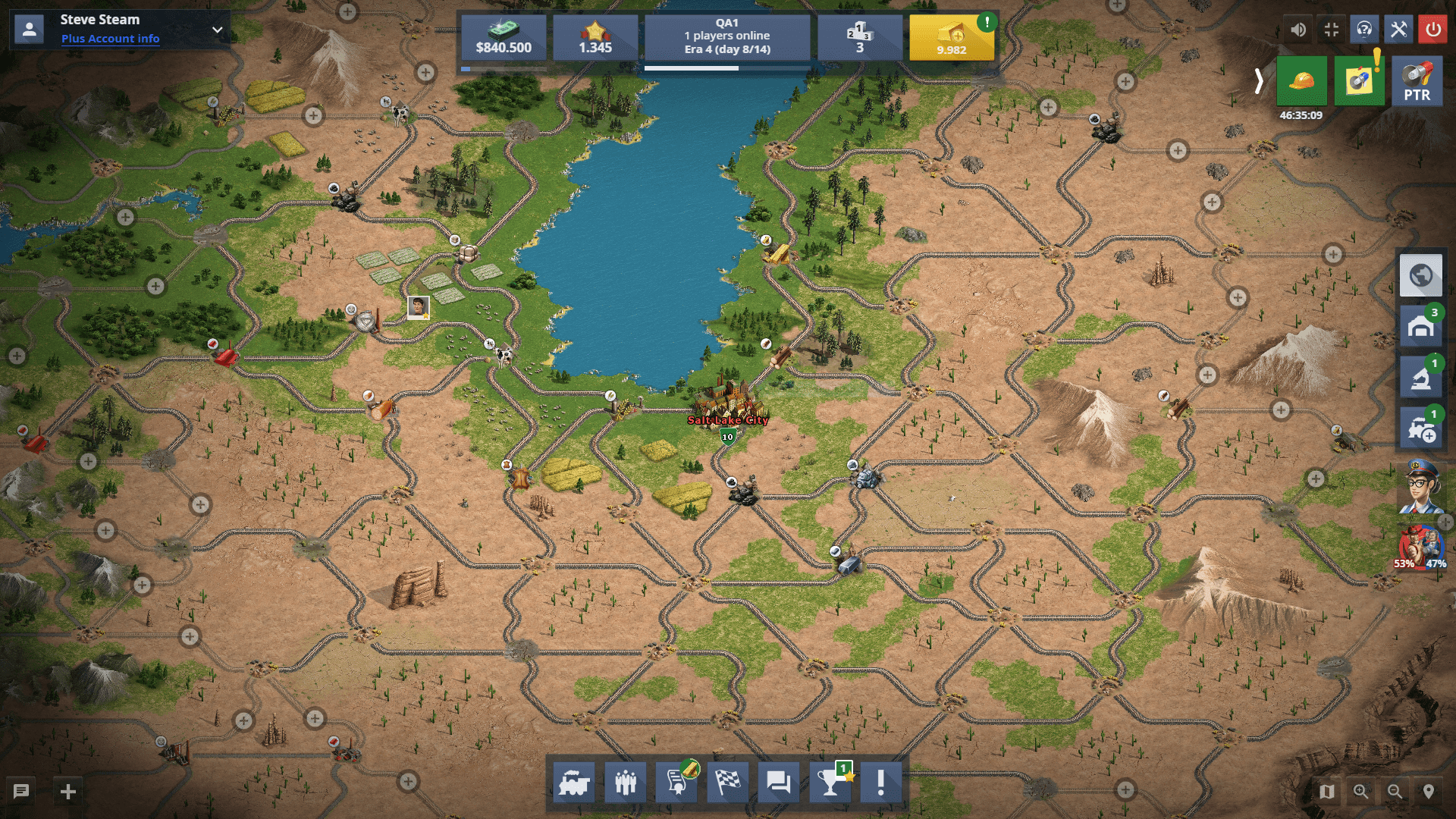Zoom in the map with the plus magnifier

point(1361,792)
